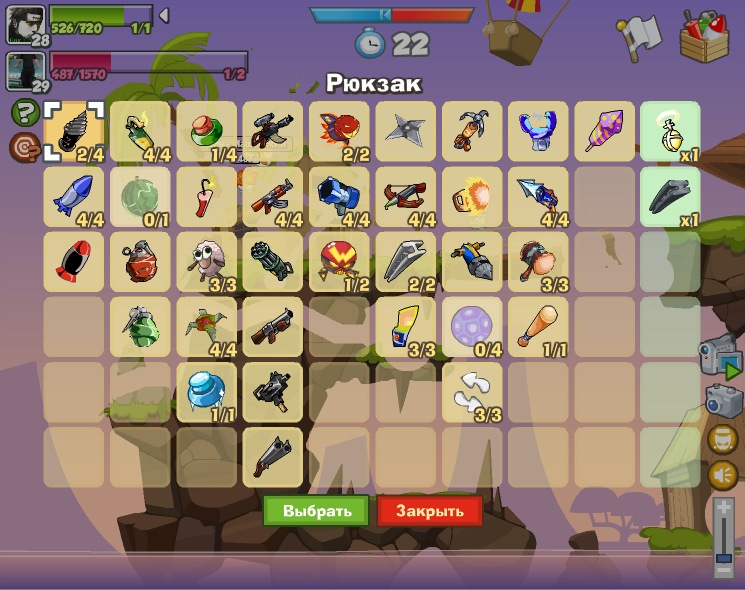
Task: Select the purple moon ball slot
Action: (x=472, y=327)
